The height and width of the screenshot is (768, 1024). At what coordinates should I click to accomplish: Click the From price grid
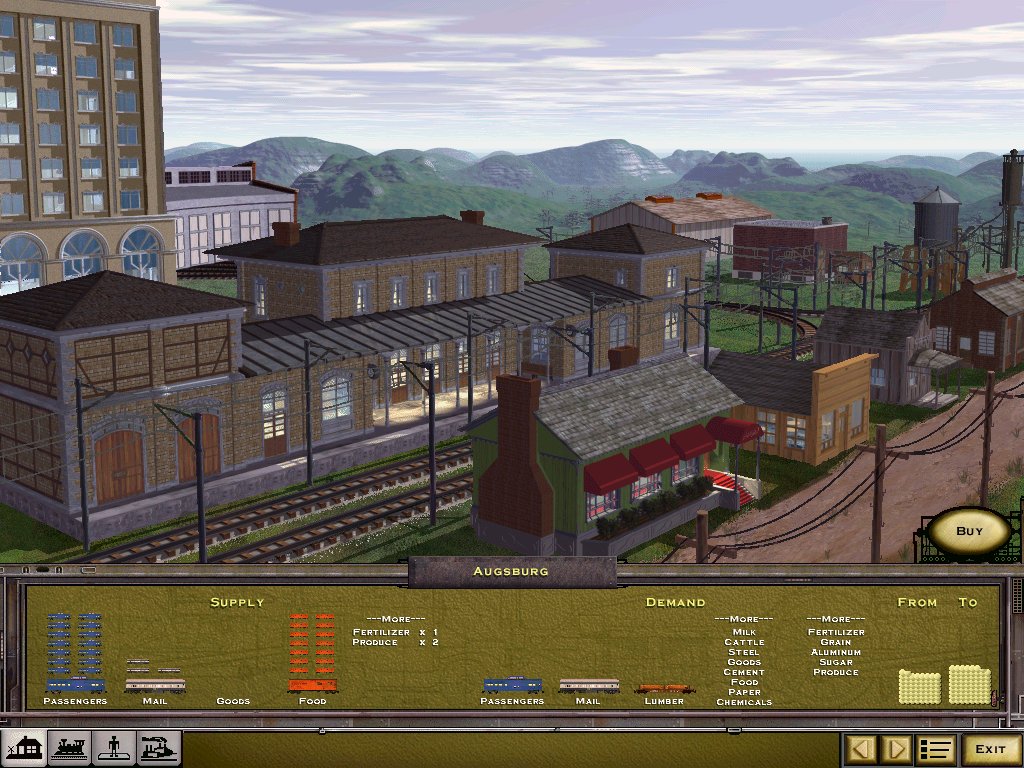coord(919,687)
